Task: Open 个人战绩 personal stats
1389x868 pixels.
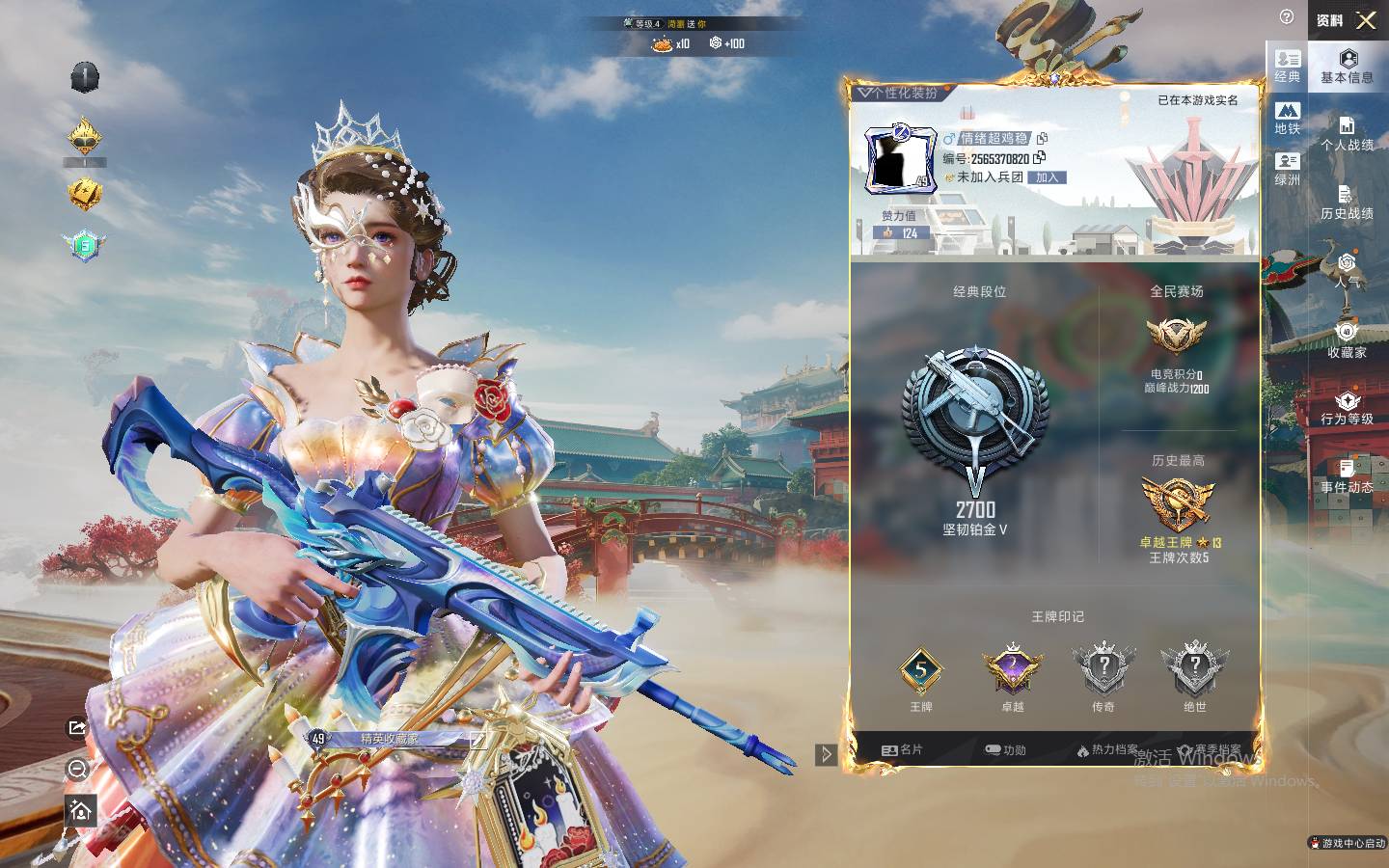Action: [1348, 134]
